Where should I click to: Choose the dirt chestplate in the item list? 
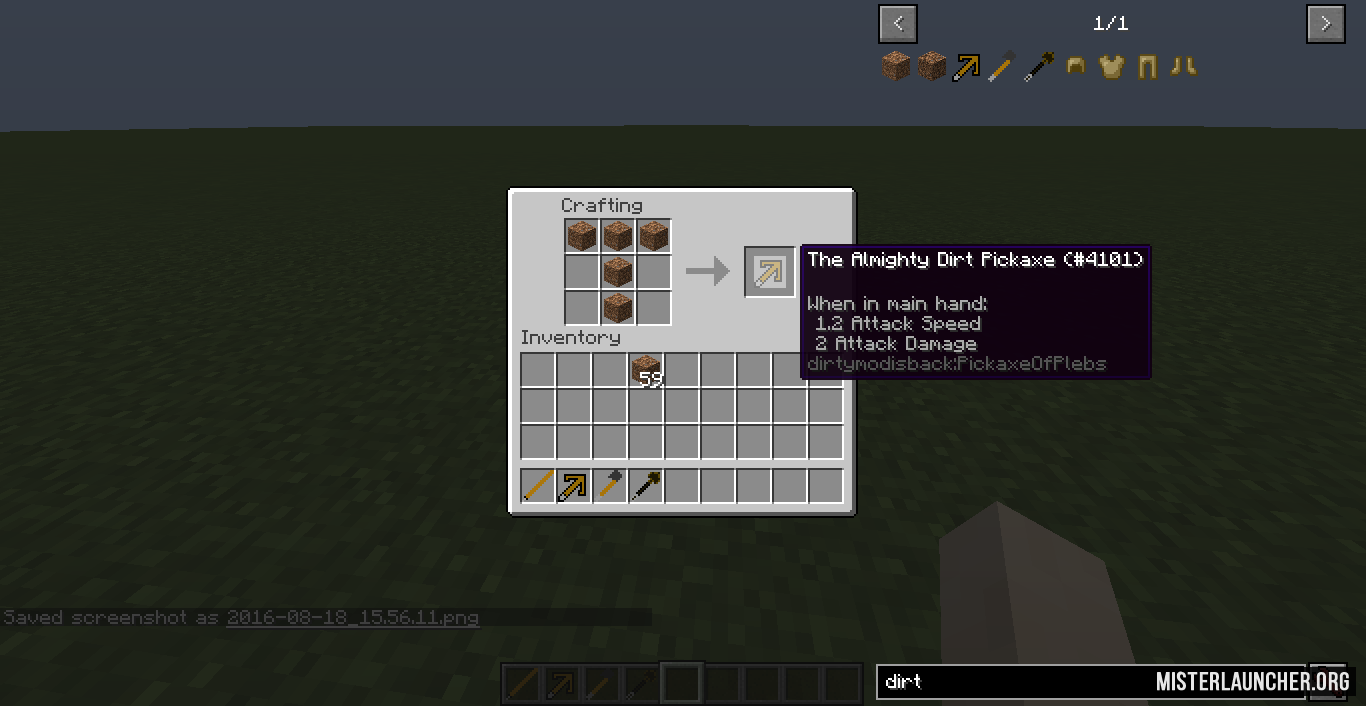pyautogui.click(x=1111, y=67)
